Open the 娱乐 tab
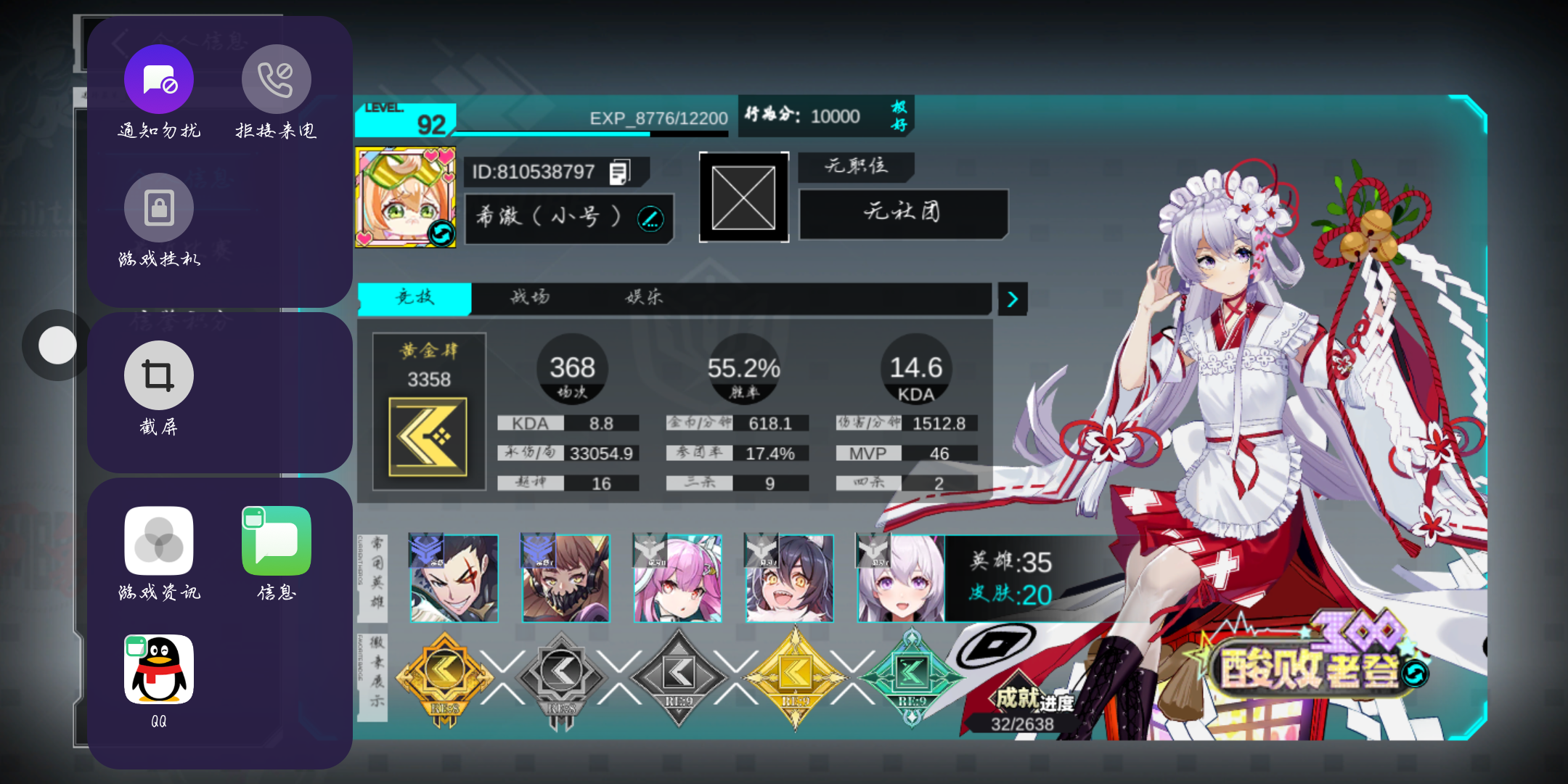This screenshot has width=1568, height=784. point(644,297)
